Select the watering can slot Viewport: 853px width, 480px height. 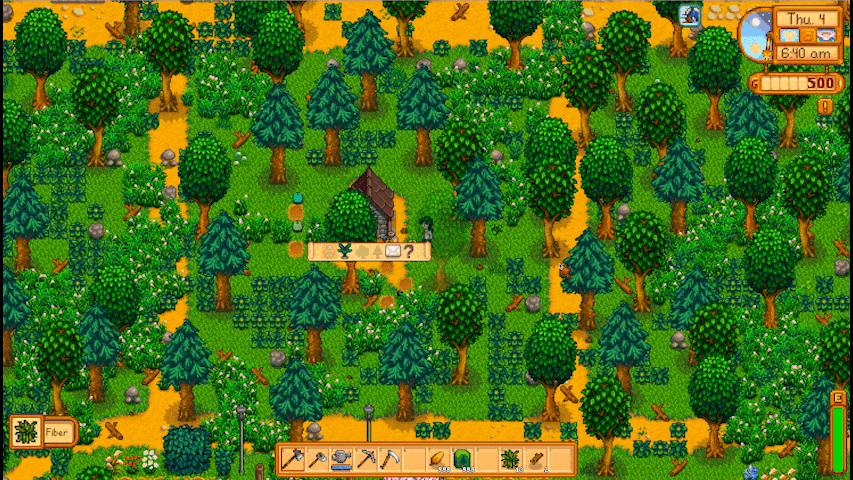(342, 459)
